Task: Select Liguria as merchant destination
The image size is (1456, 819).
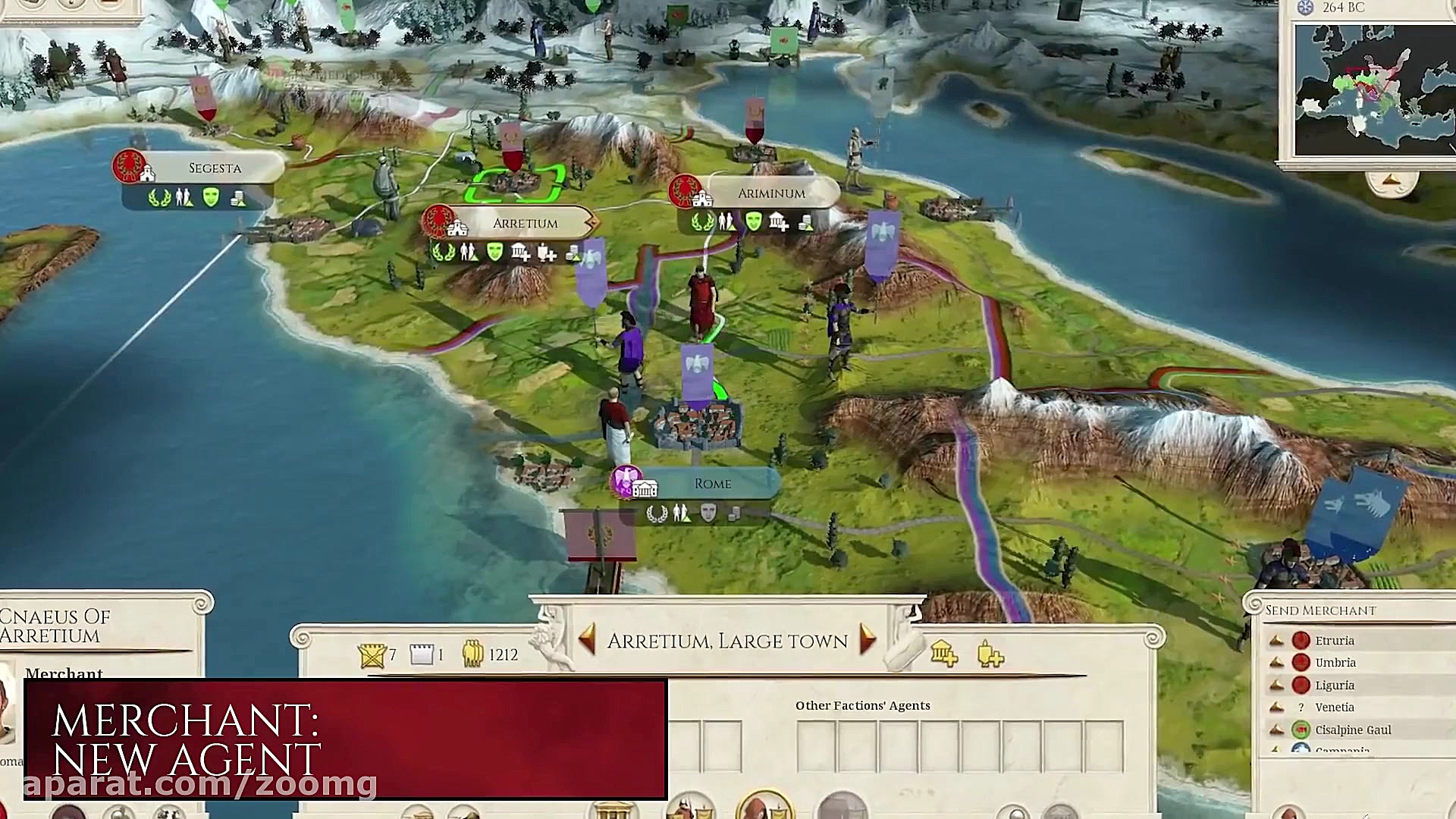Action: pyautogui.click(x=1334, y=686)
